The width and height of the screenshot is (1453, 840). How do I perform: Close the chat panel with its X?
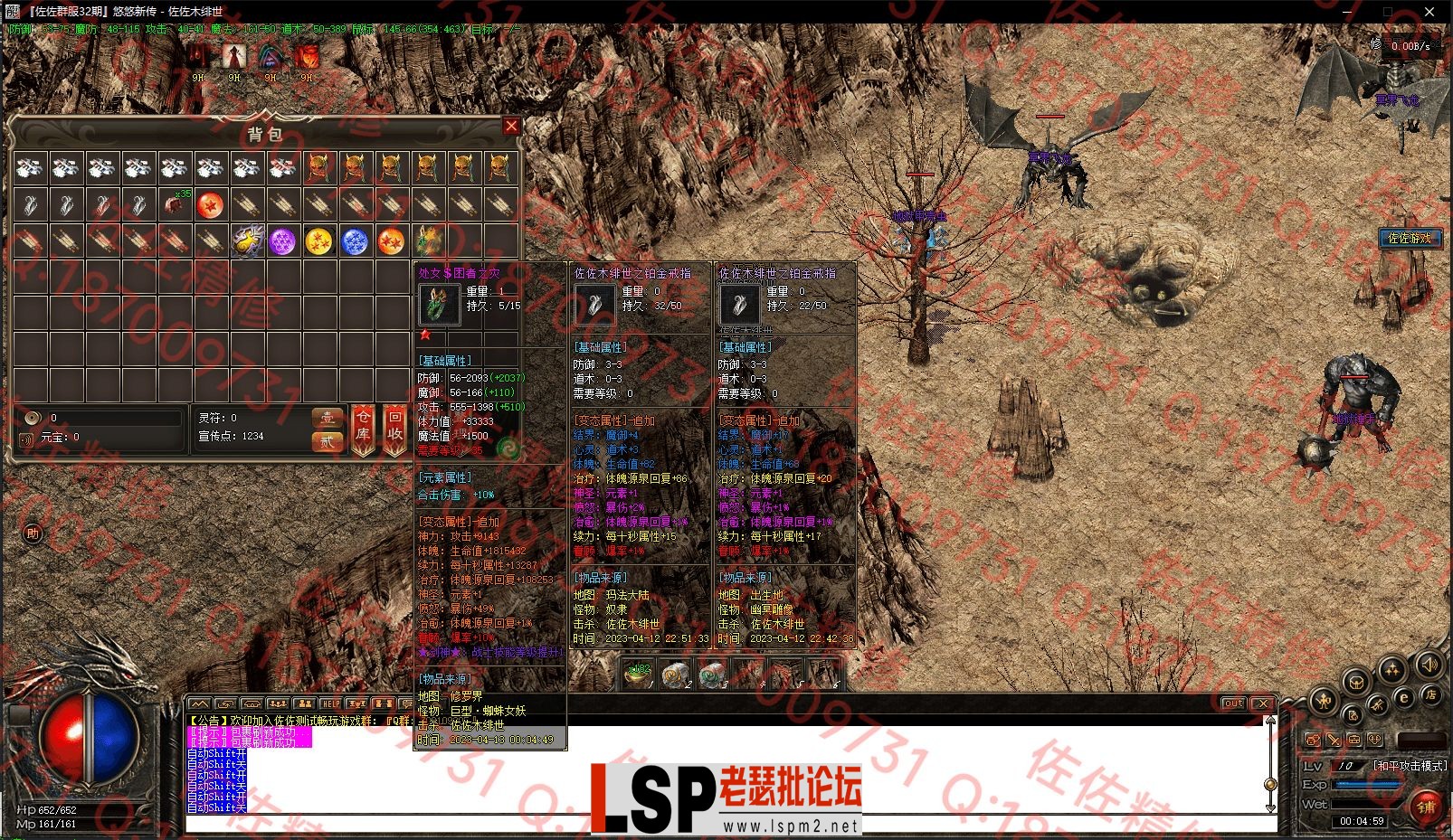tap(1263, 703)
